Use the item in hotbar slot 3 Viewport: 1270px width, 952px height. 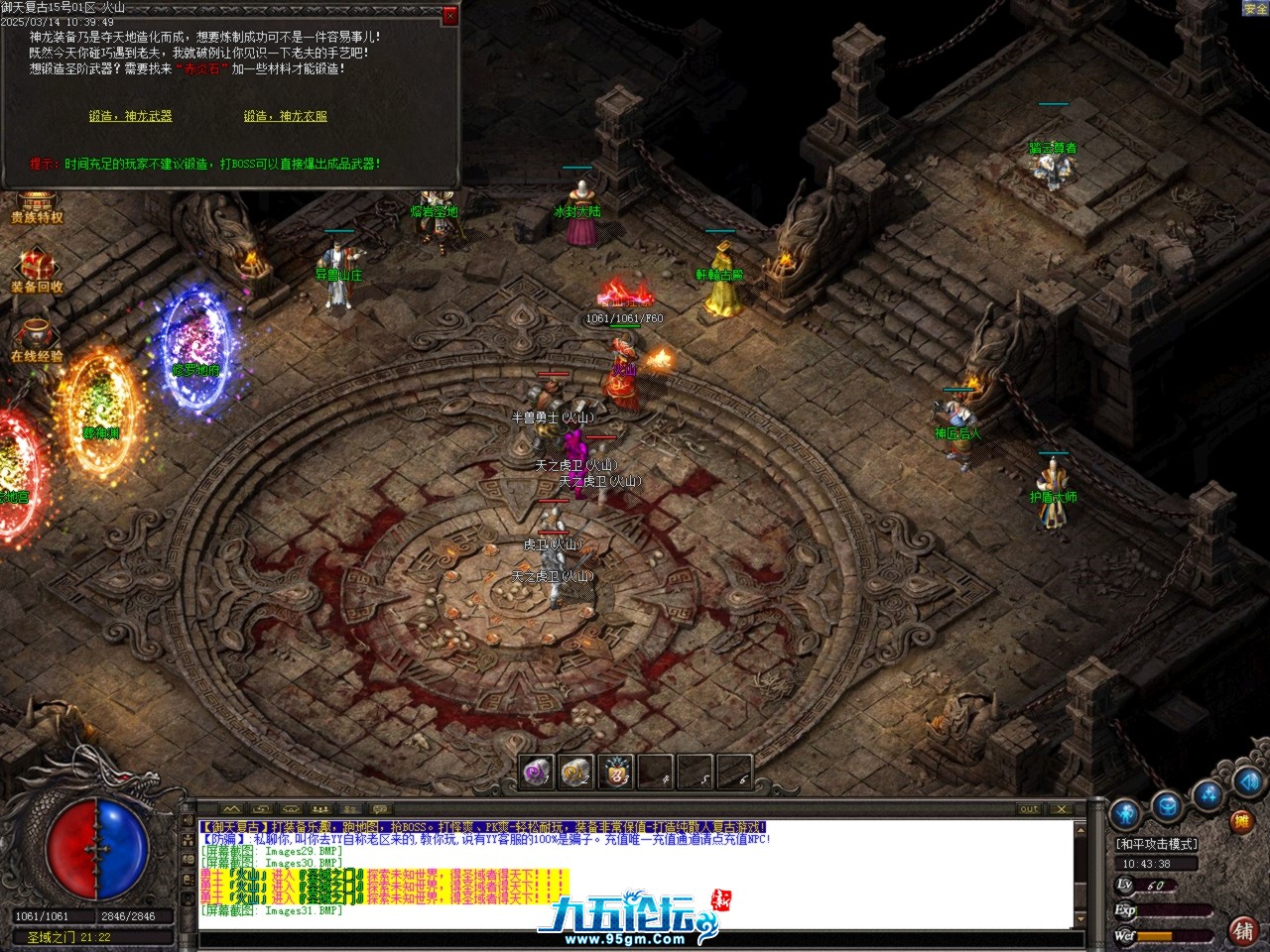click(616, 773)
